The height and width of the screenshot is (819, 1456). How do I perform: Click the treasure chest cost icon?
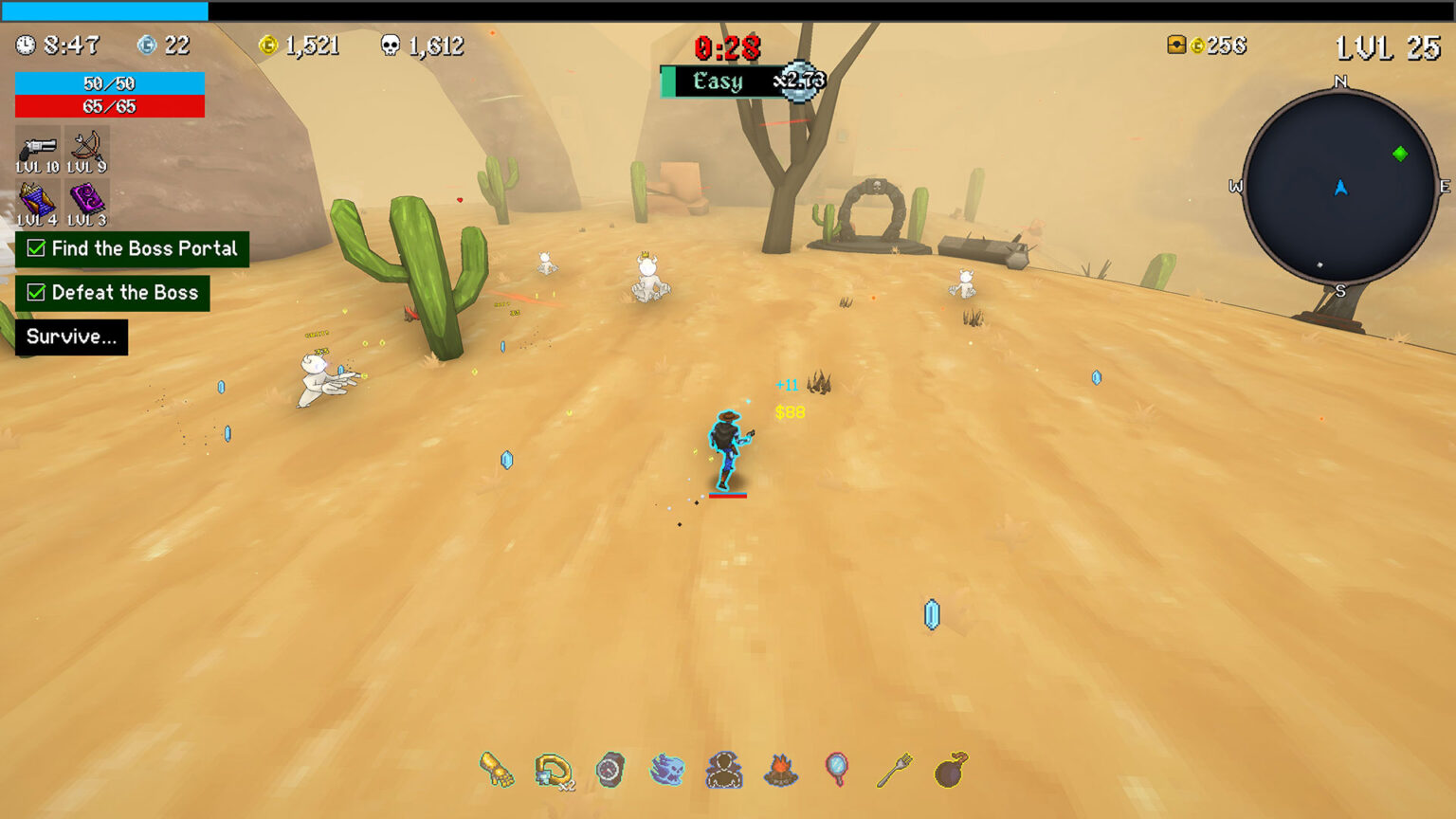coord(1176,45)
